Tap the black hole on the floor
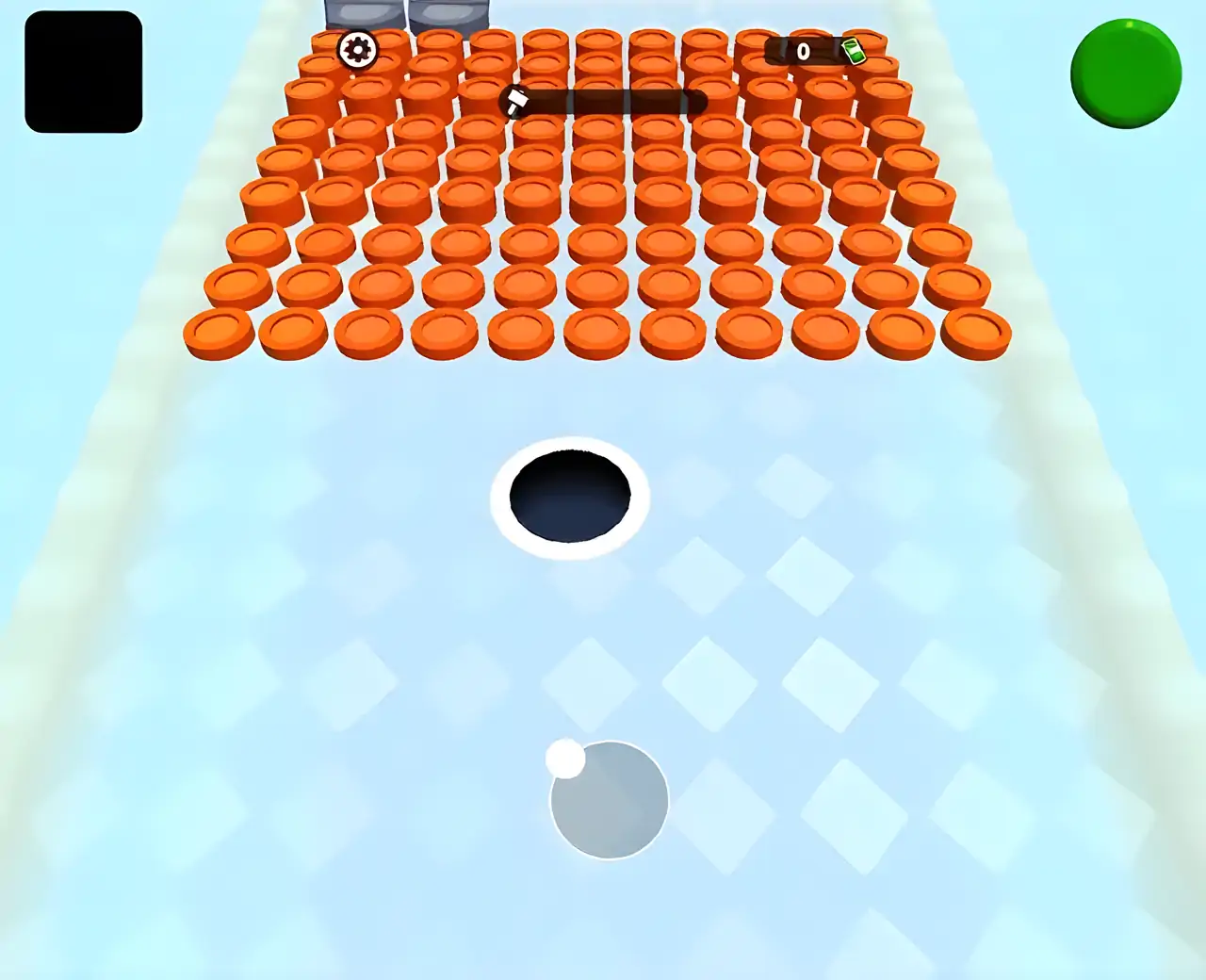This screenshot has width=1206, height=980. point(568,498)
